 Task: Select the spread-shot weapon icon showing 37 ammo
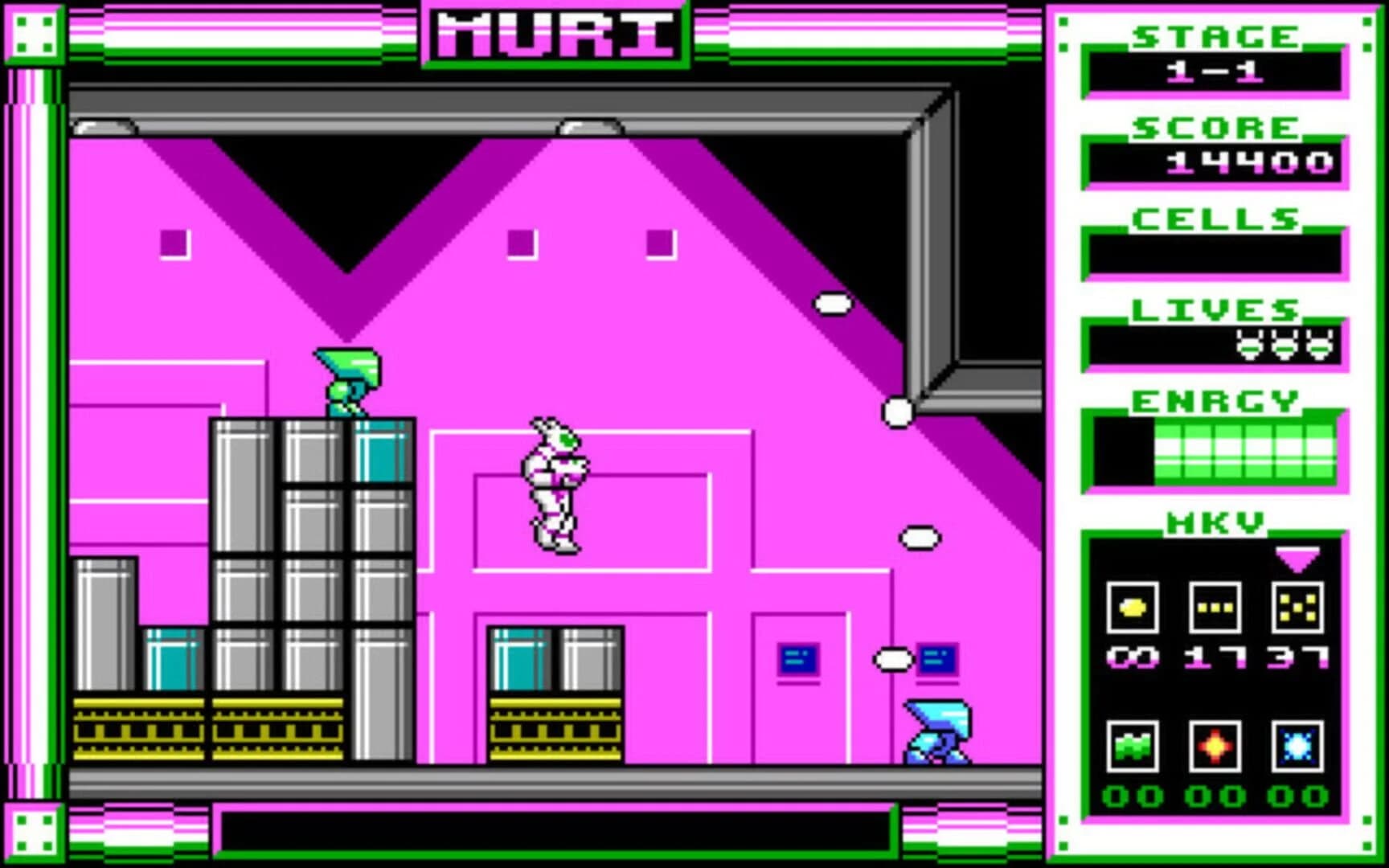coord(1297,608)
